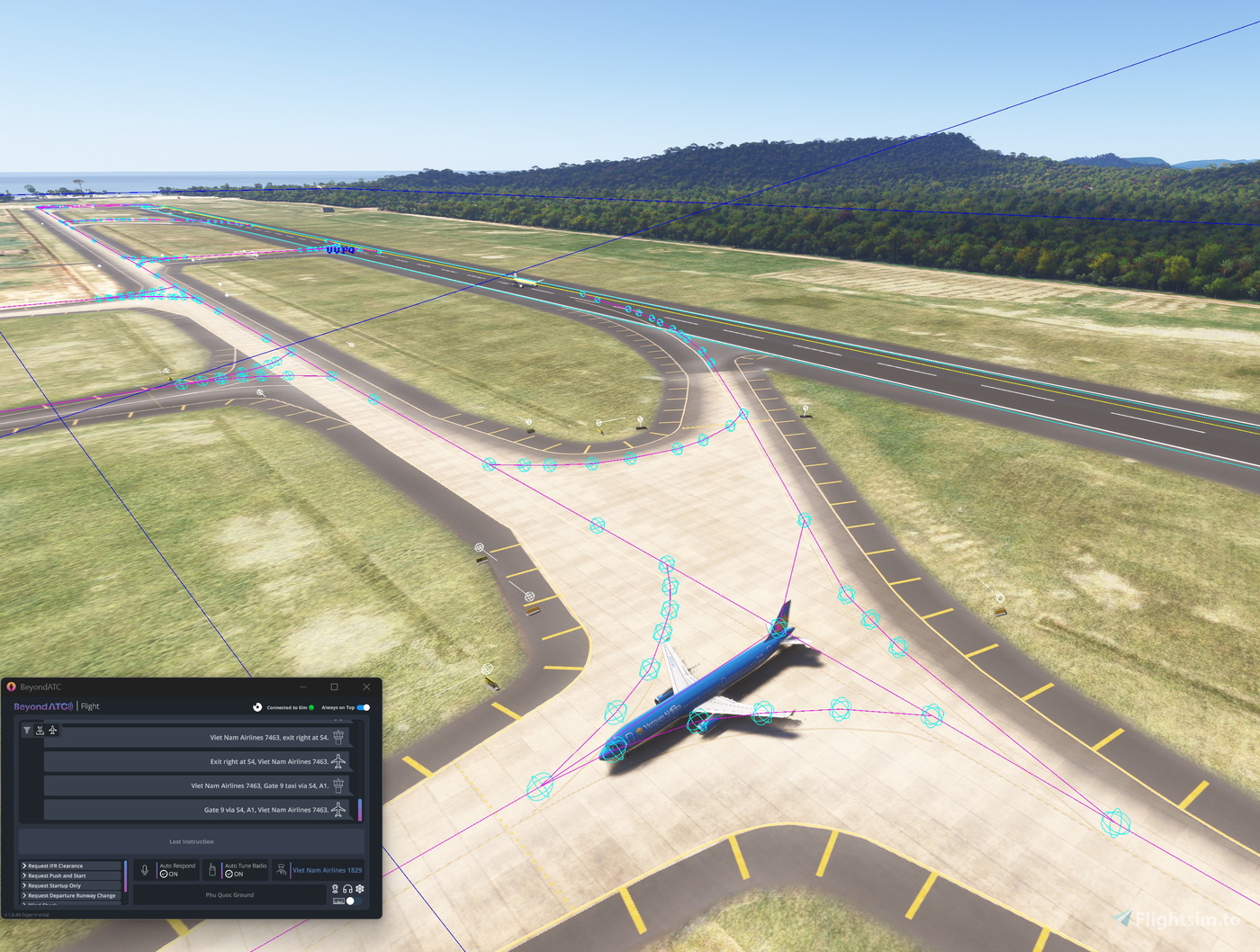Expand Request IFR Clearance
Viewport: 1260px width, 952px height.
click(55, 866)
